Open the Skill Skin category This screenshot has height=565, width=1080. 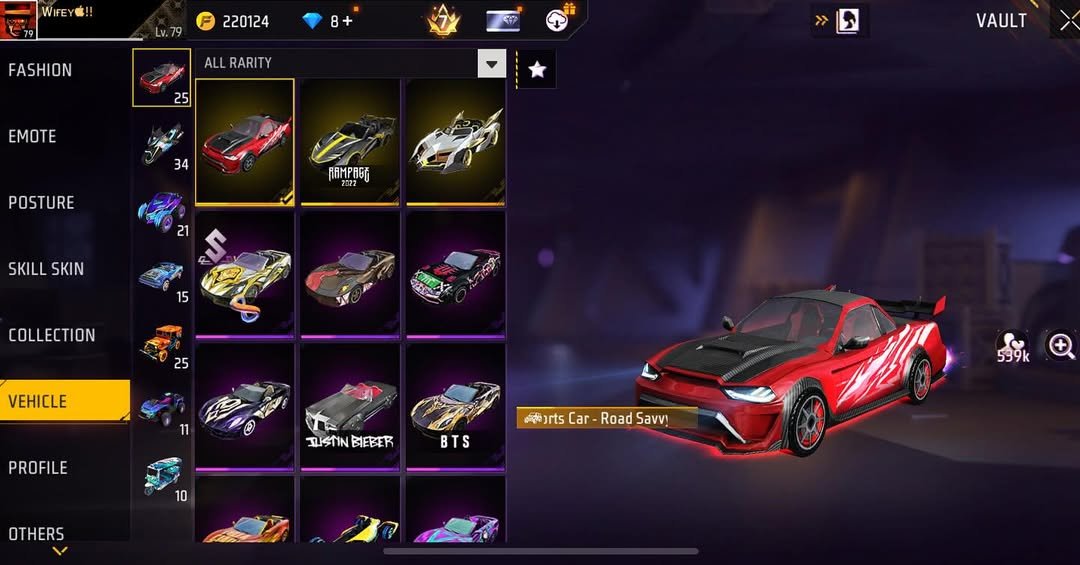coord(46,269)
